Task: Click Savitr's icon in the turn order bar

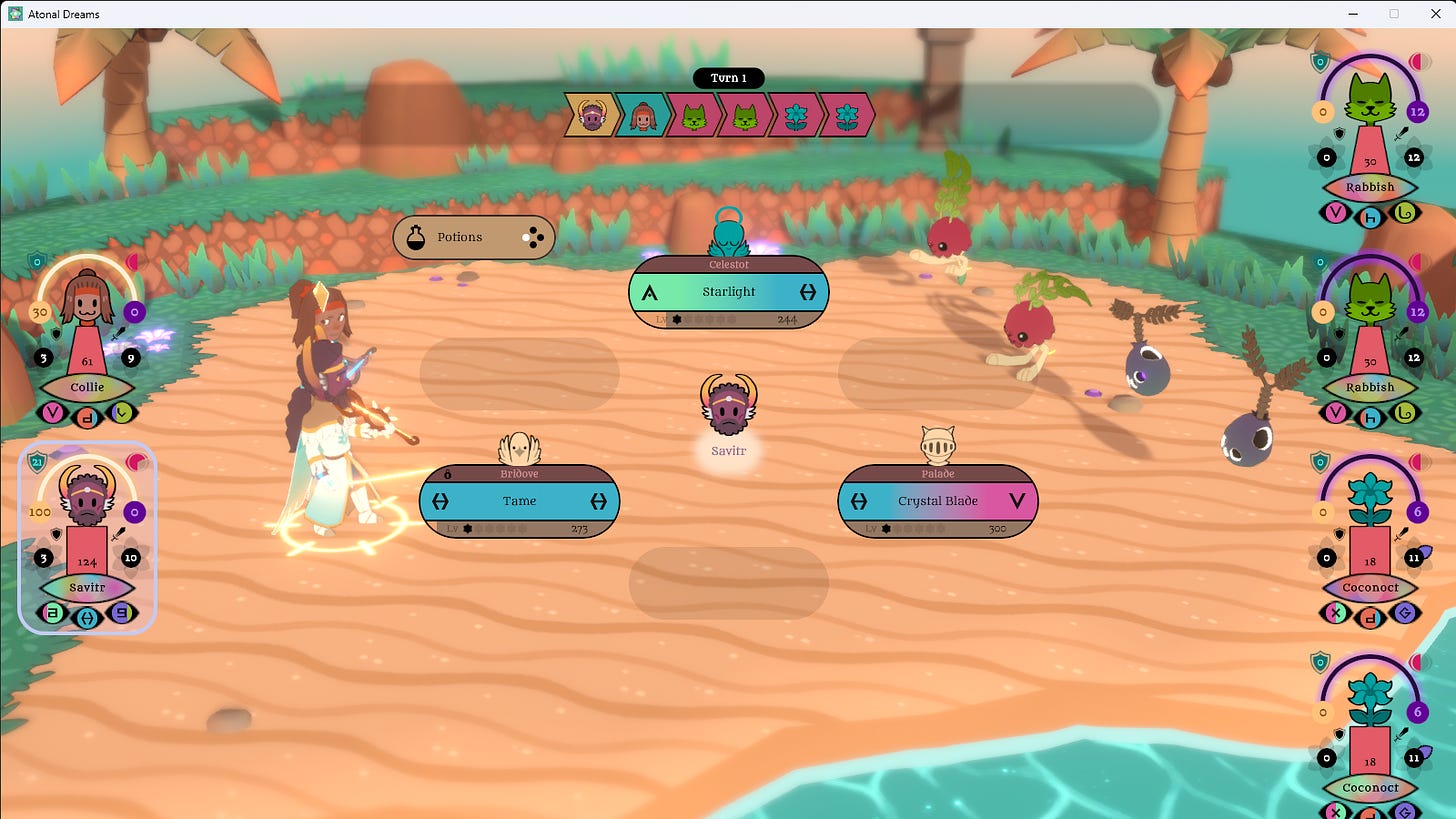Action: [591, 116]
